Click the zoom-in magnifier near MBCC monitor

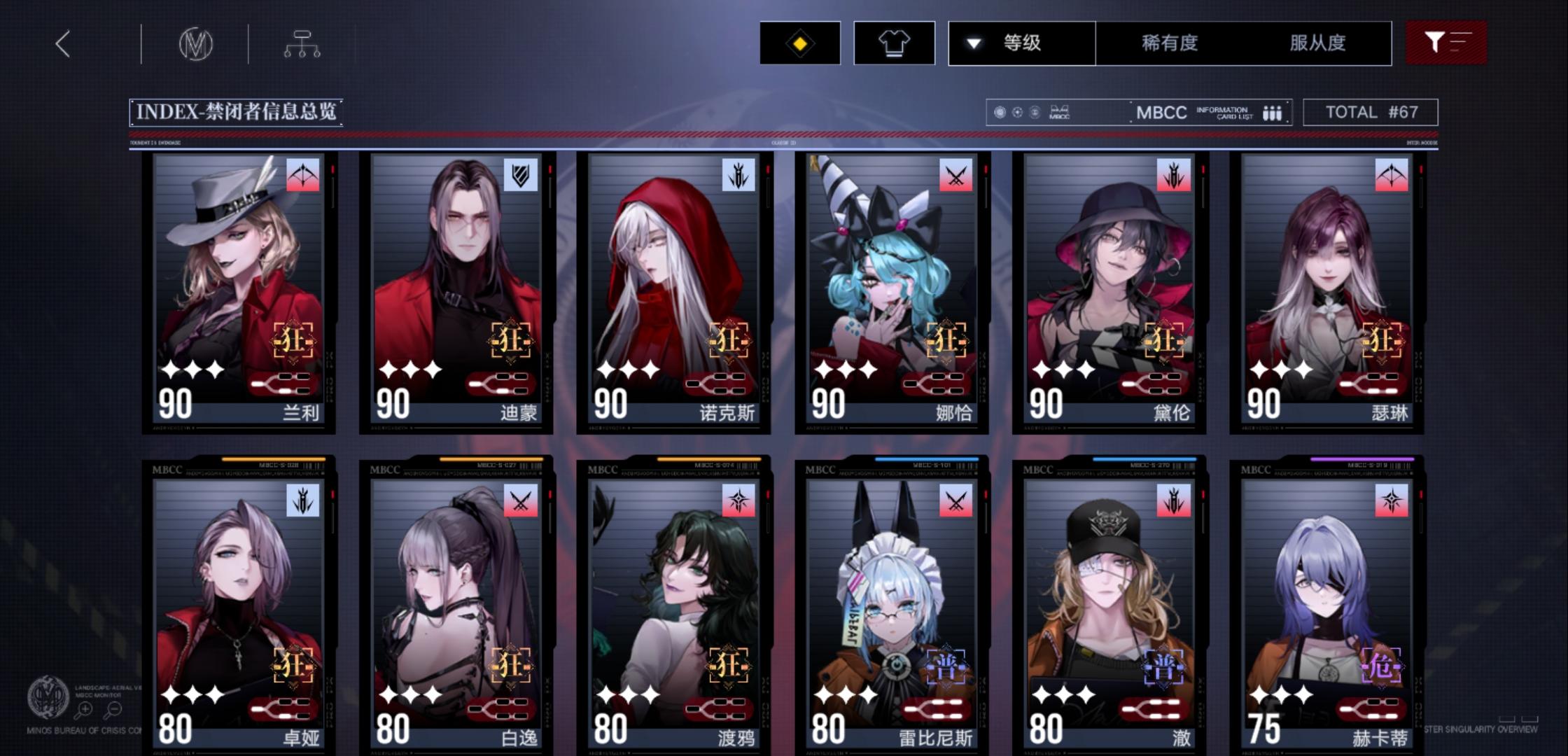(x=85, y=708)
